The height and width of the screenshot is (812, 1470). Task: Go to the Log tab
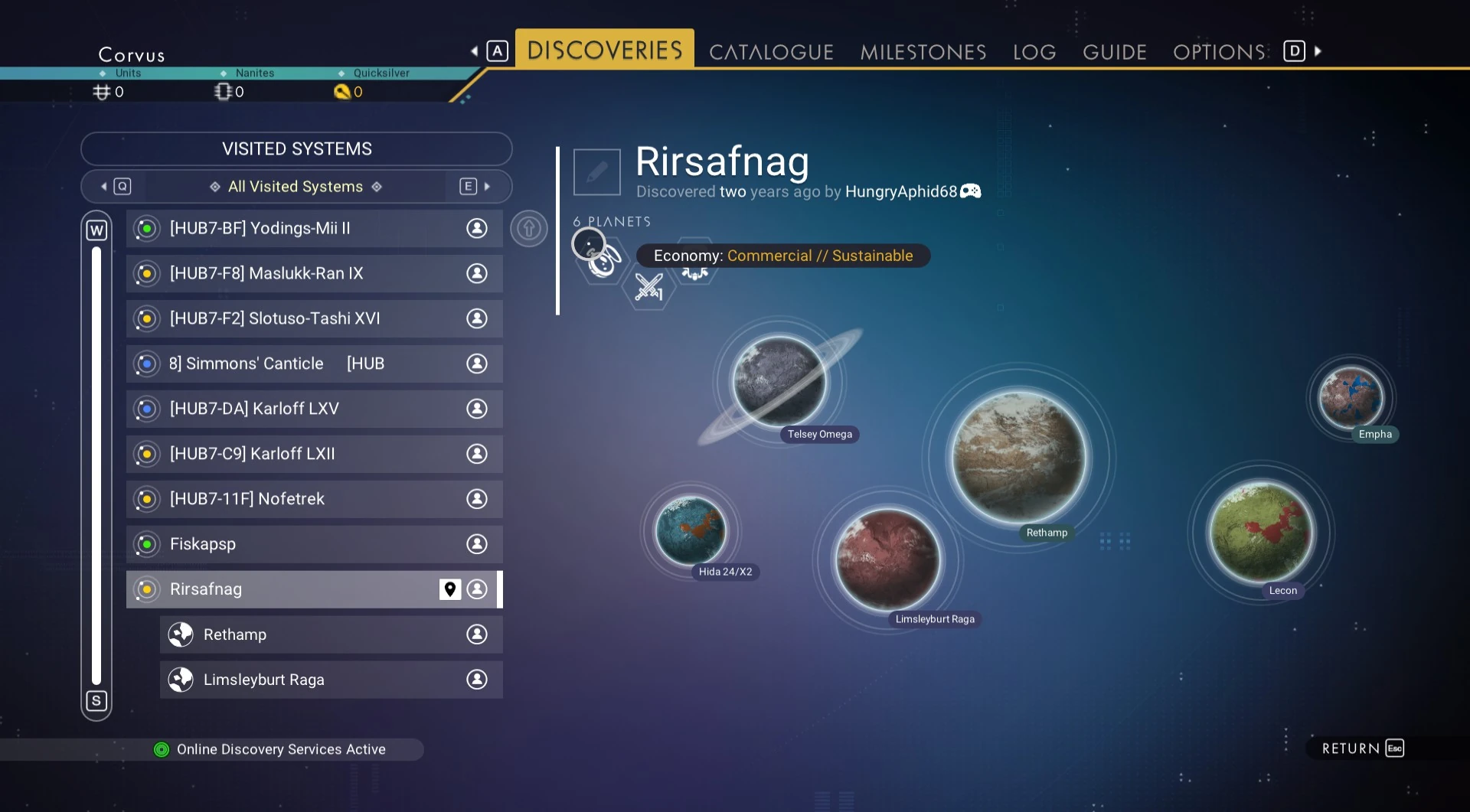tap(1034, 52)
